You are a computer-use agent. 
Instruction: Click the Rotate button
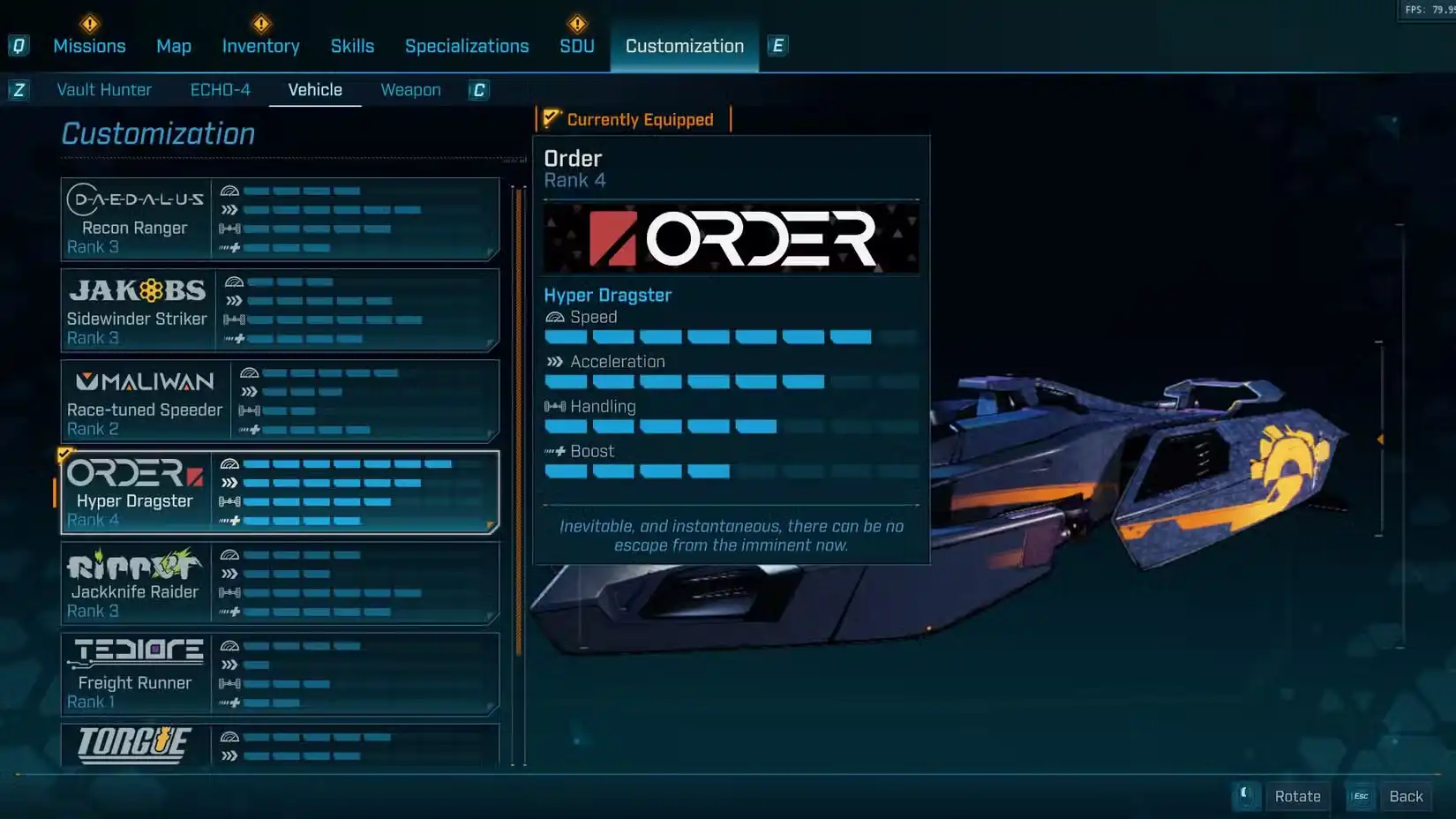pyautogui.click(x=1297, y=796)
